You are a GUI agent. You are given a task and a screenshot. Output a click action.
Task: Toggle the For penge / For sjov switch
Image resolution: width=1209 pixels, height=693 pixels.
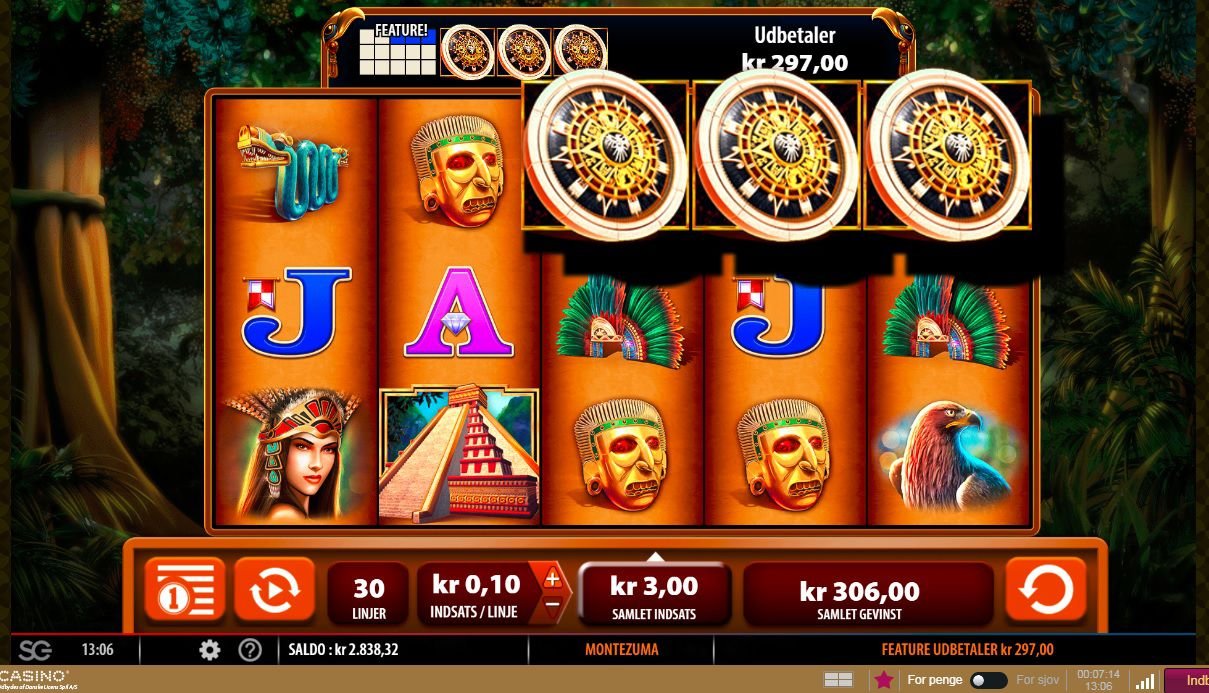pos(988,680)
